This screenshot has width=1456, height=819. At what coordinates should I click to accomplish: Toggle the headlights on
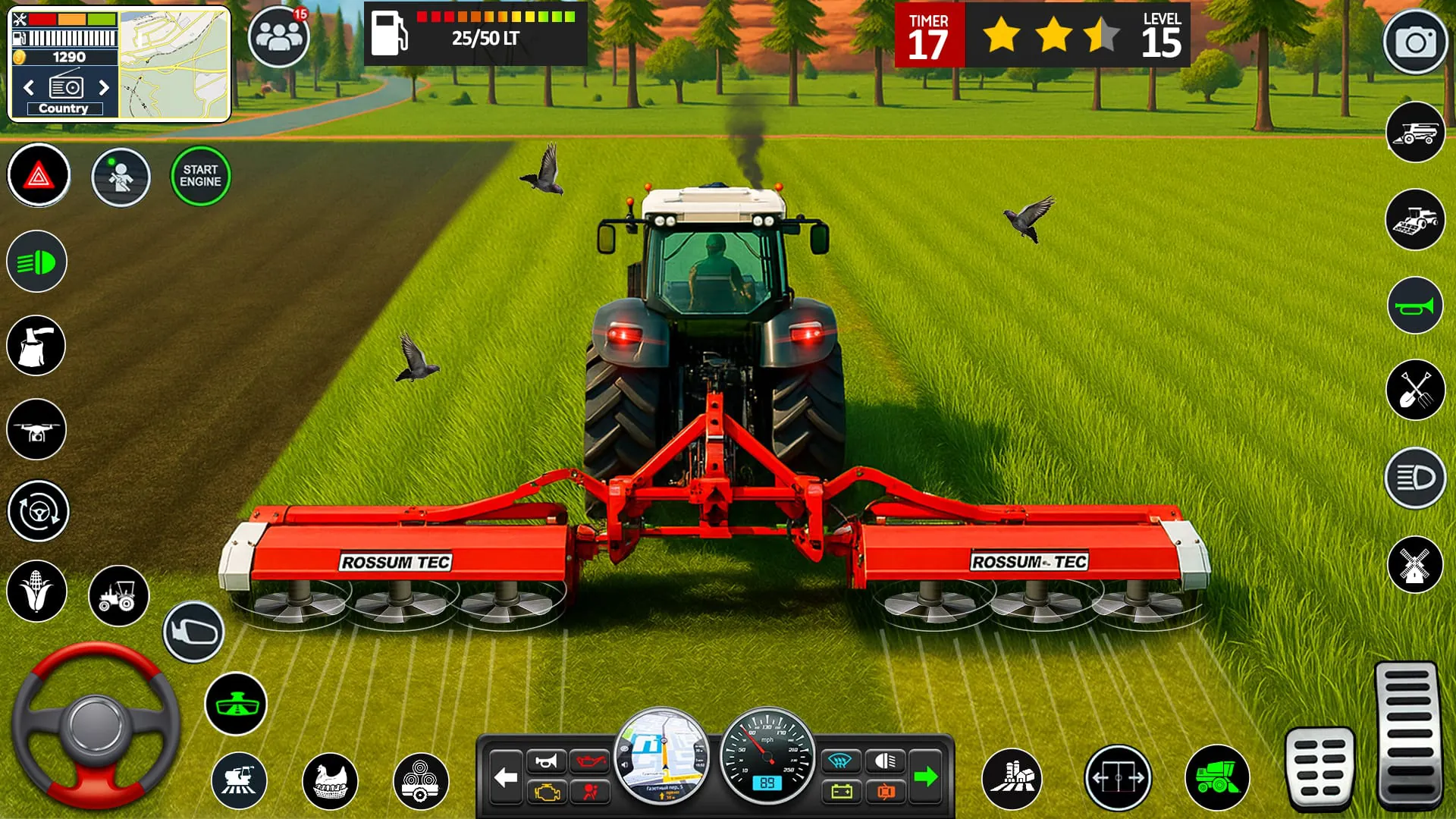click(x=37, y=262)
